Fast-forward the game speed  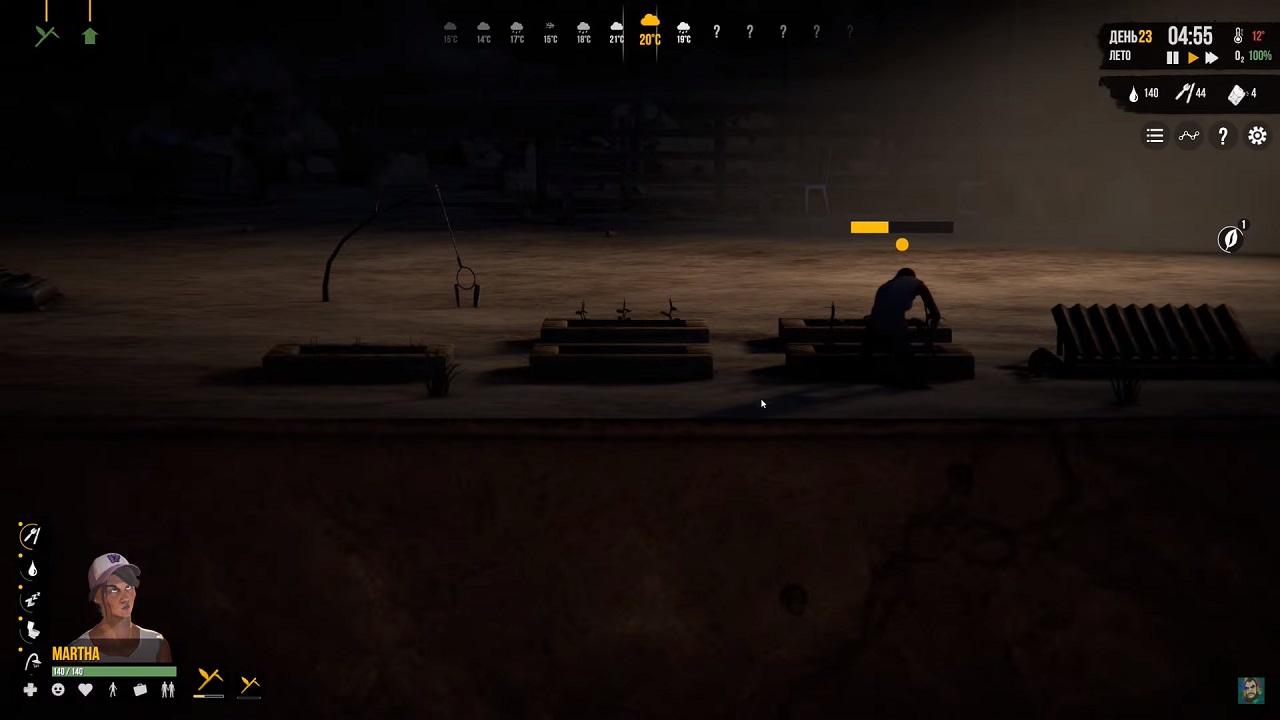1212,57
